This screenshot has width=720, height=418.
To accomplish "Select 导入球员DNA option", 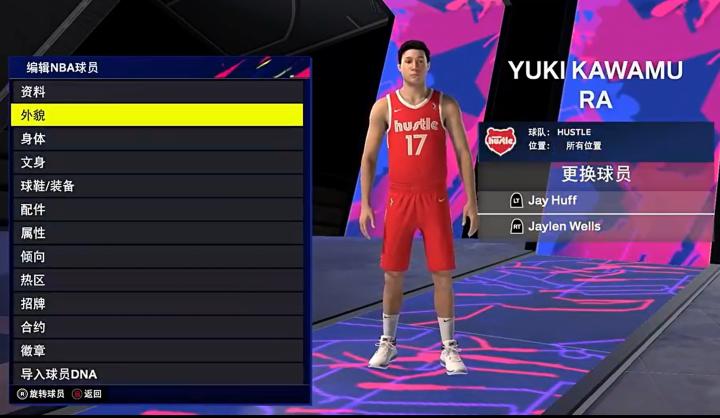I will coord(157,374).
